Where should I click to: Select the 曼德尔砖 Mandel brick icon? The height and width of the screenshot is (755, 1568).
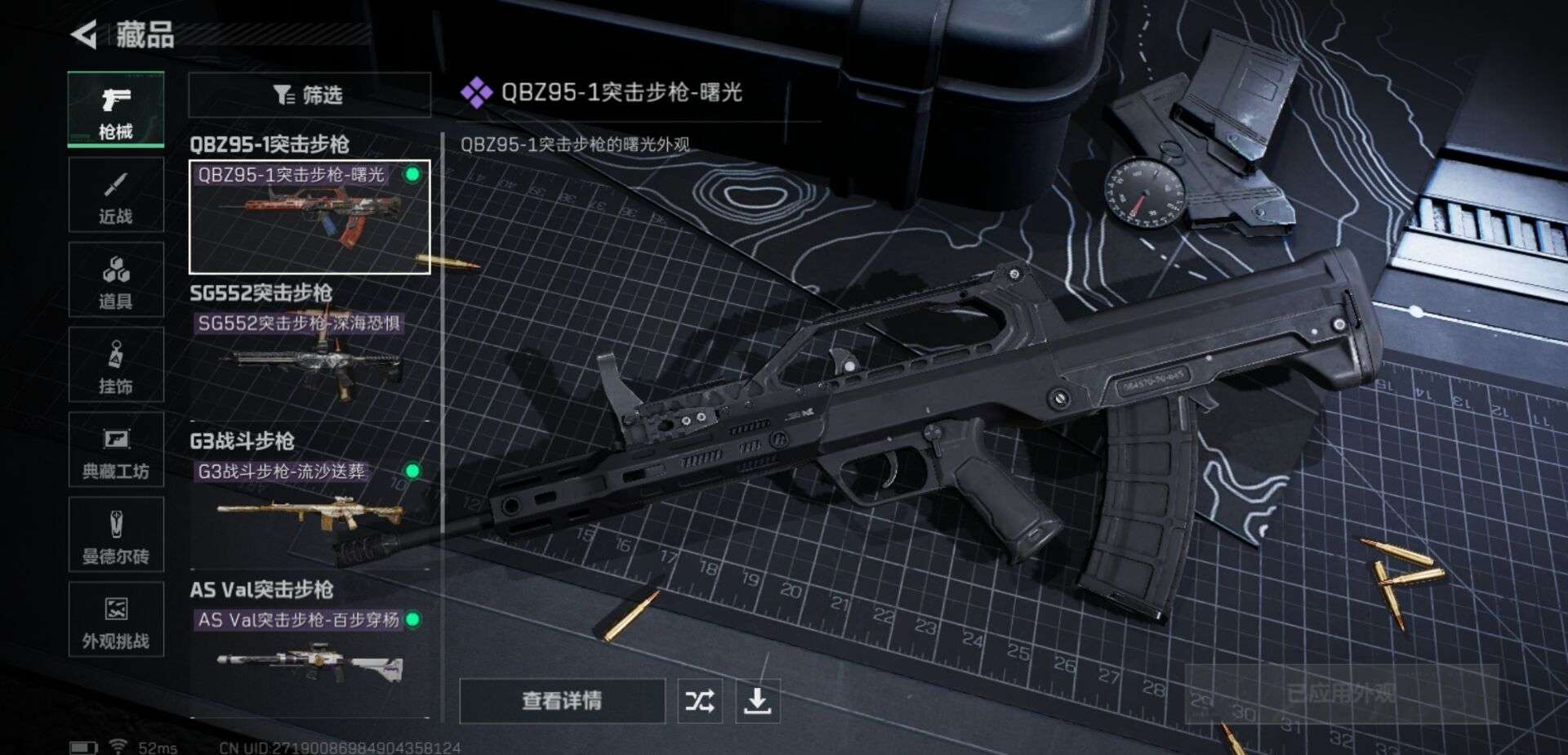tap(116, 535)
